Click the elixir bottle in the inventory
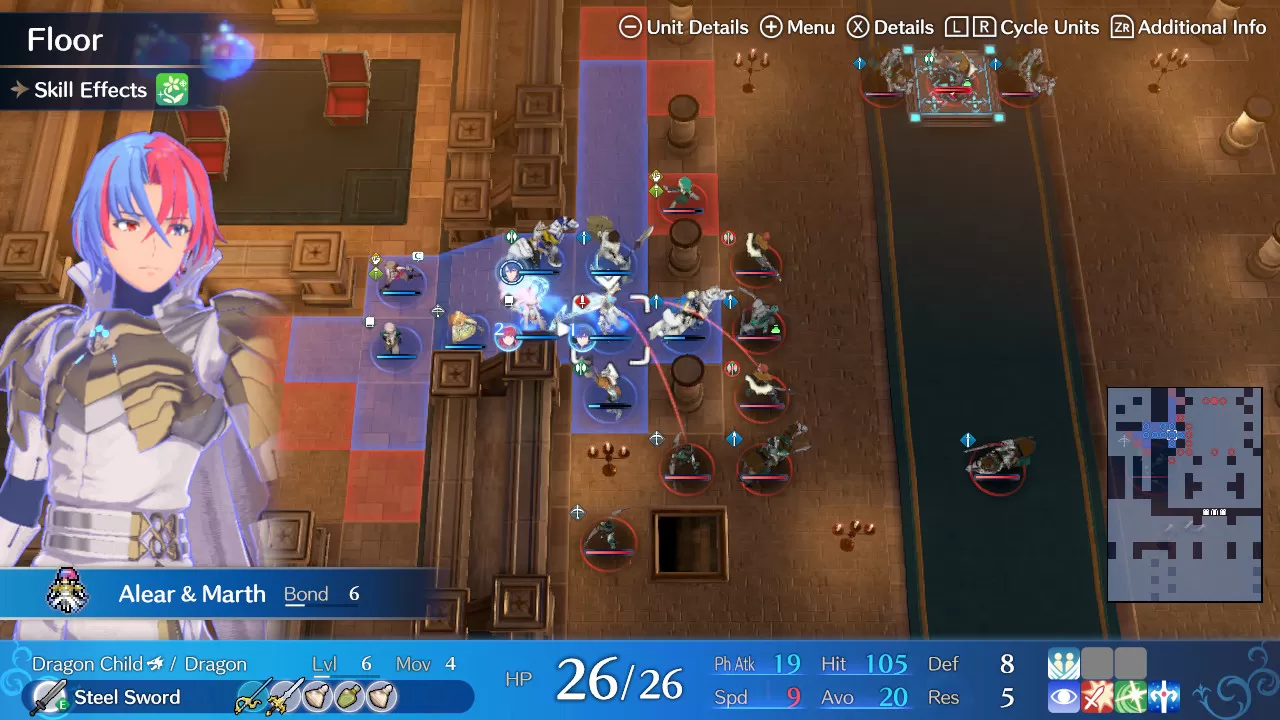Screen dimensions: 1280x720 [347, 697]
